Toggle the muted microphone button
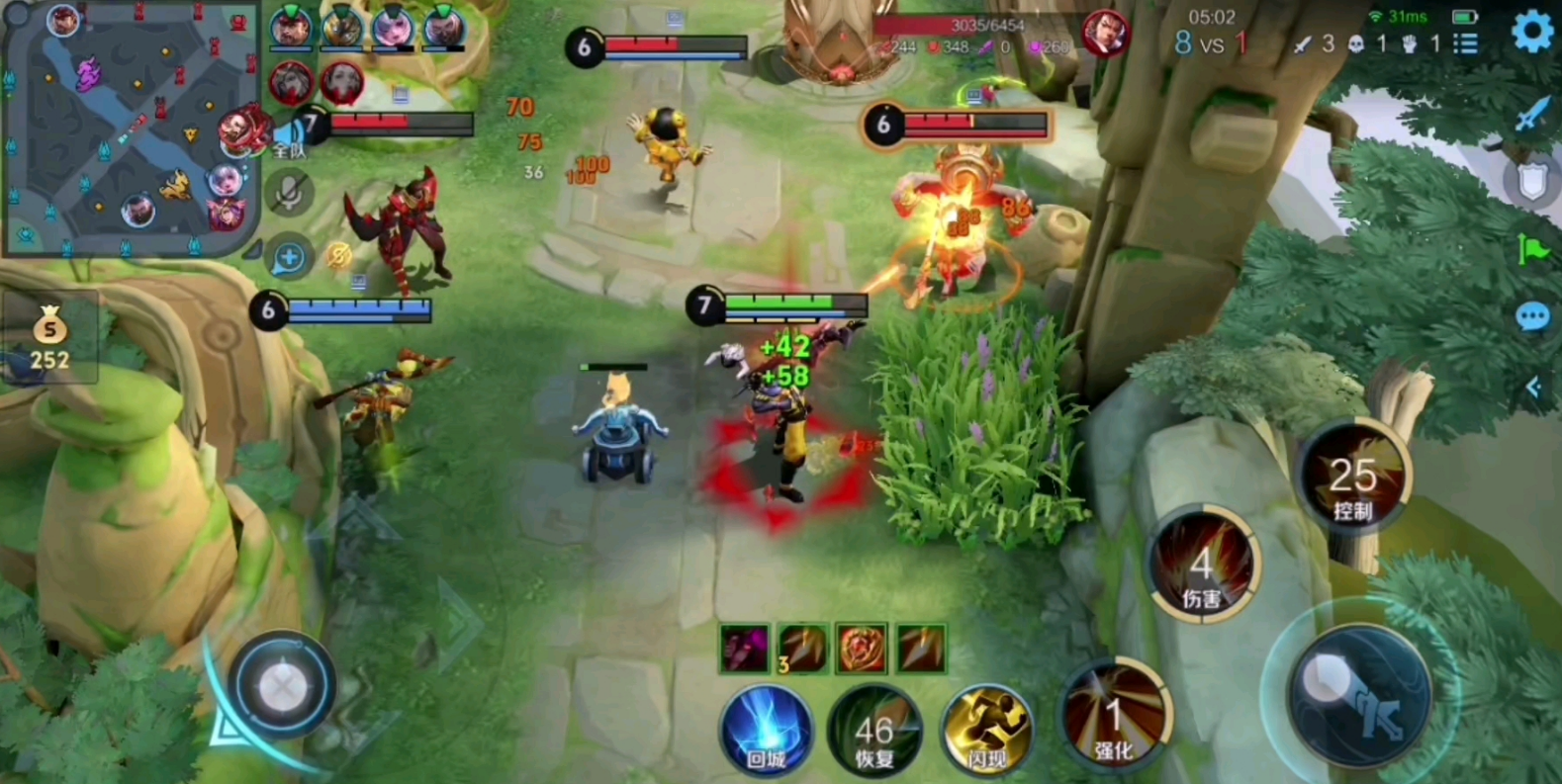 [289, 194]
